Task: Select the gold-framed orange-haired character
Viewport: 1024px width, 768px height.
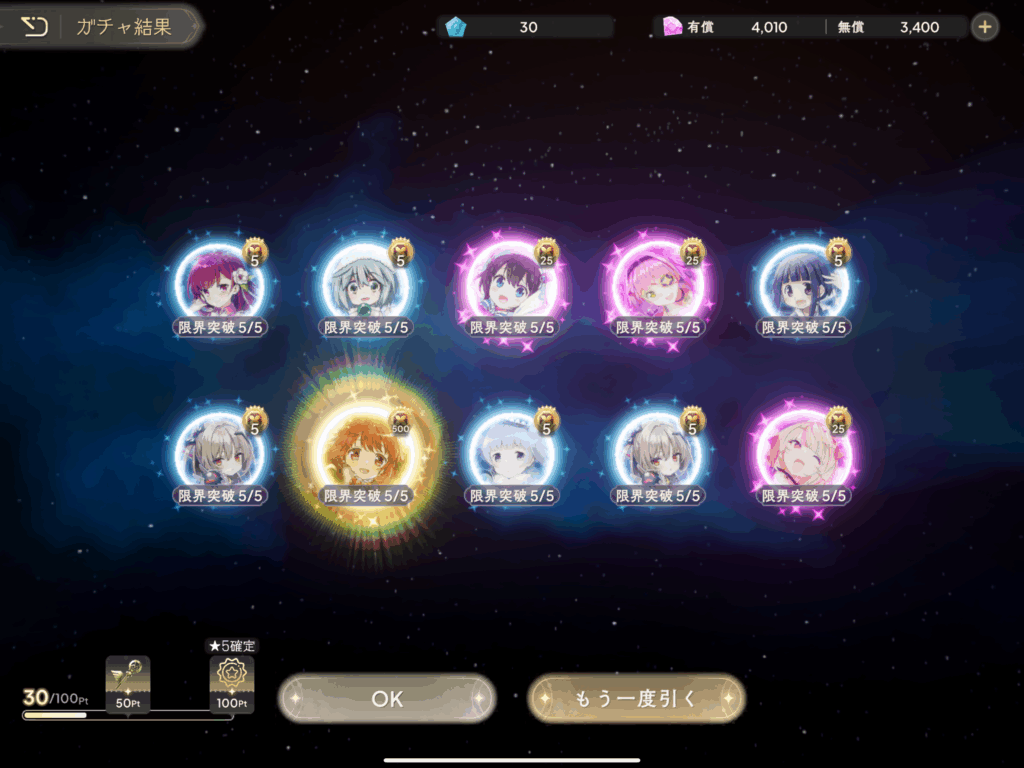Action: pyautogui.click(x=365, y=455)
